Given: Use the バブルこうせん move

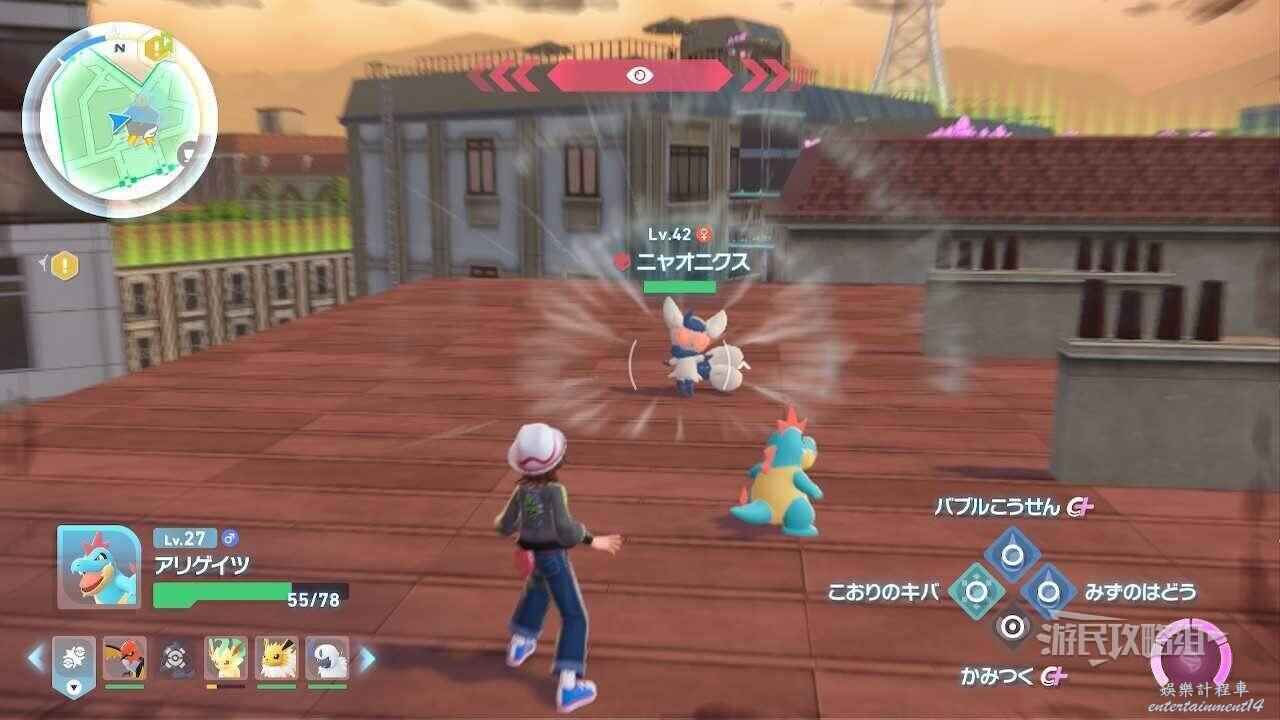Looking at the screenshot, I should point(1011,554).
